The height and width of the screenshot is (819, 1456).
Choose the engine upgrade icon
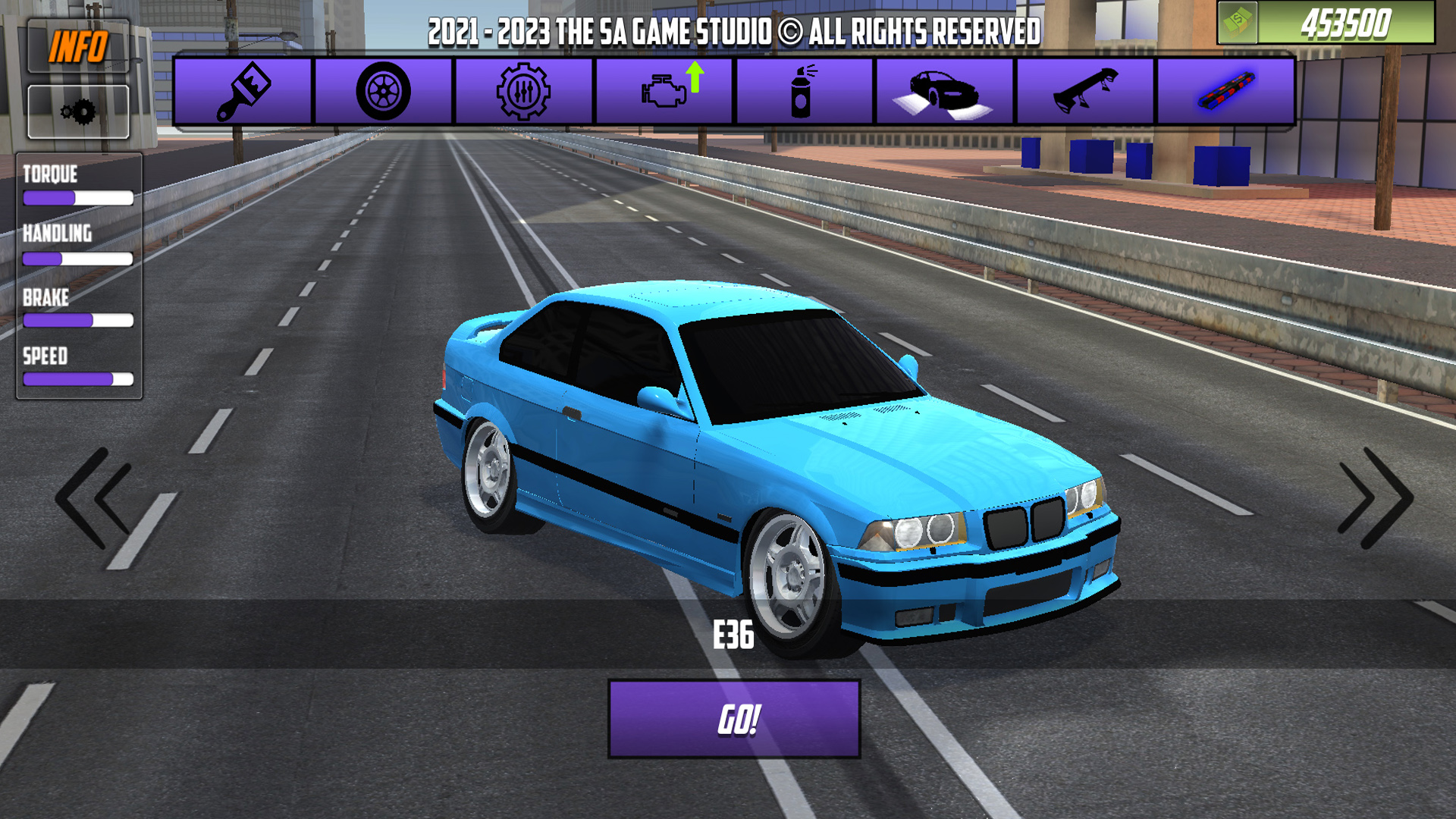665,92
